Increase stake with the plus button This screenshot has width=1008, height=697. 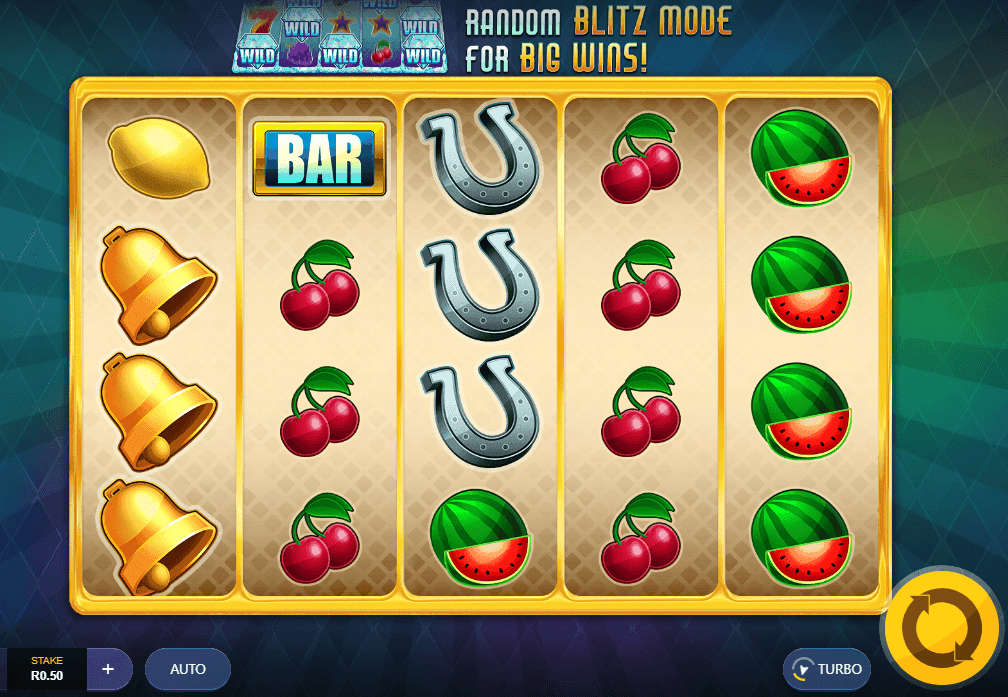tap(109, 668)
